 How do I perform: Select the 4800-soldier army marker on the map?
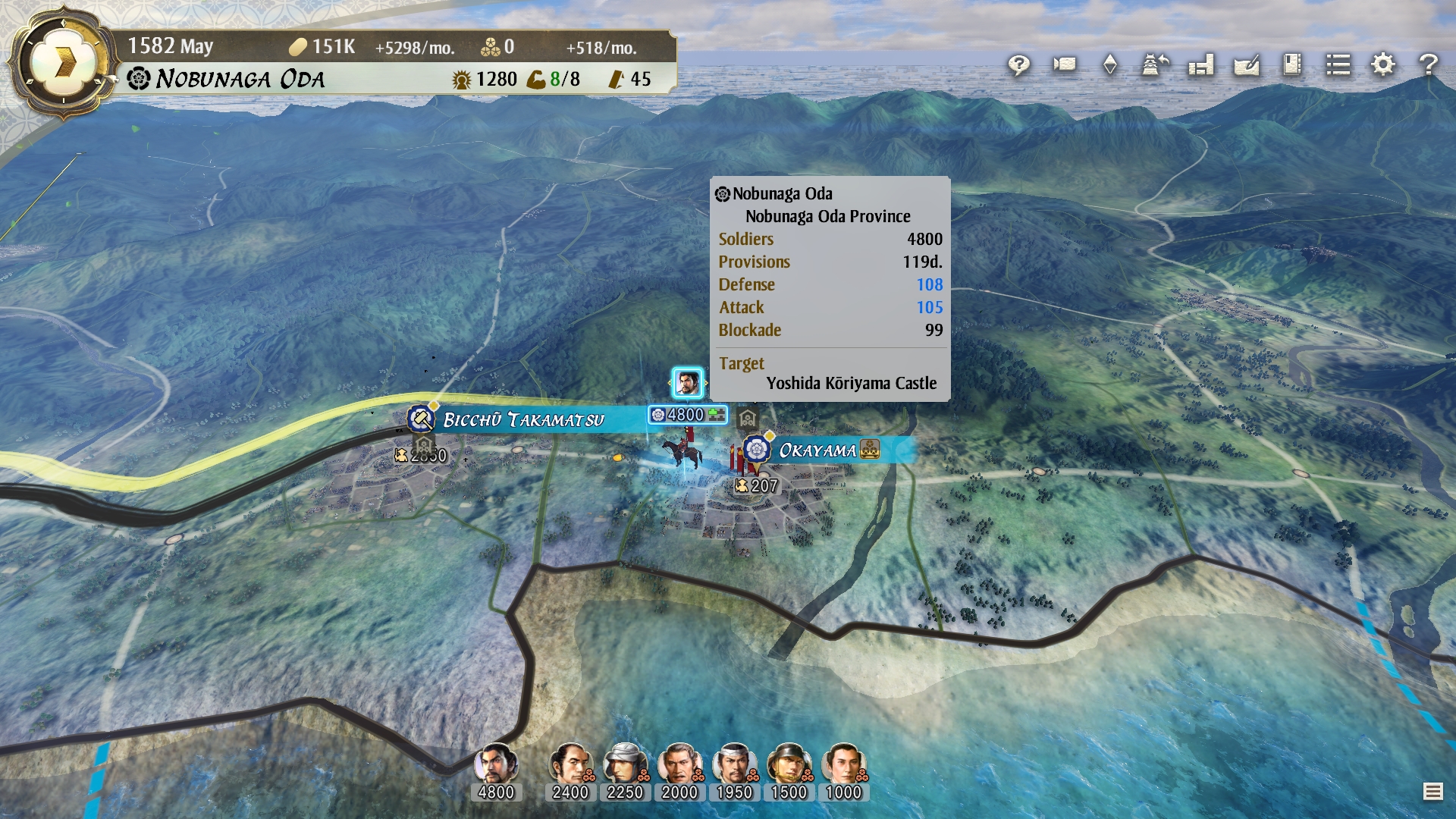pyautogui.click(x=687, y=415)
